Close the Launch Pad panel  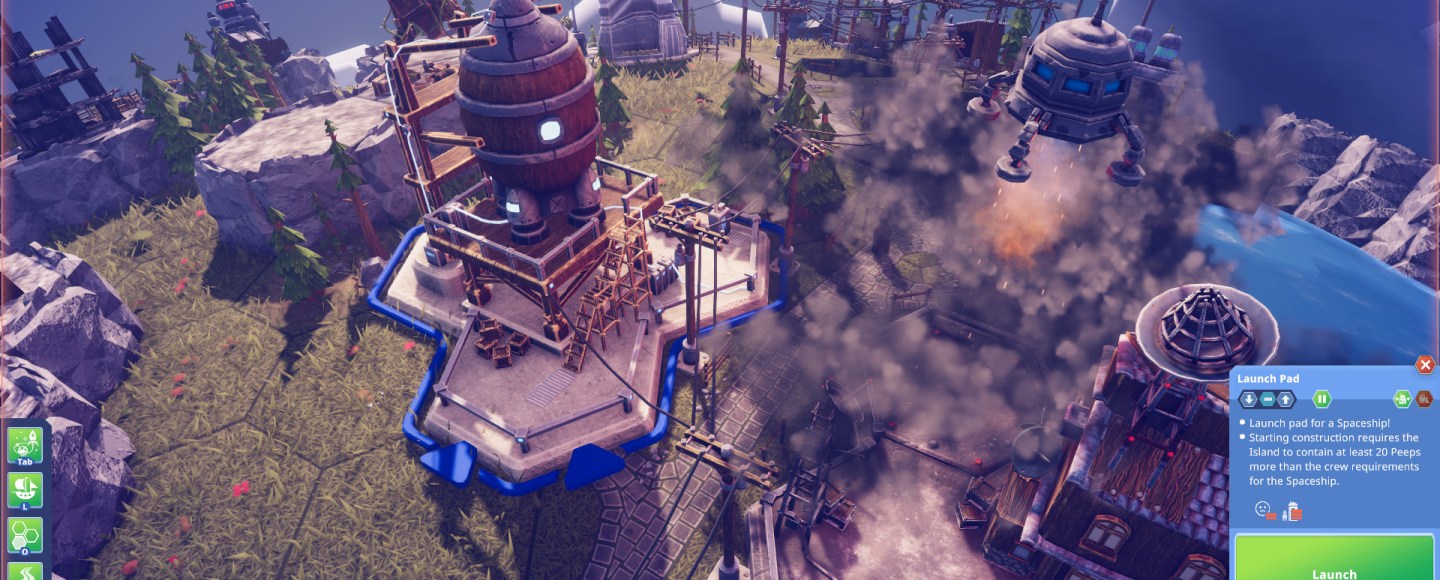coord(1426,365)
